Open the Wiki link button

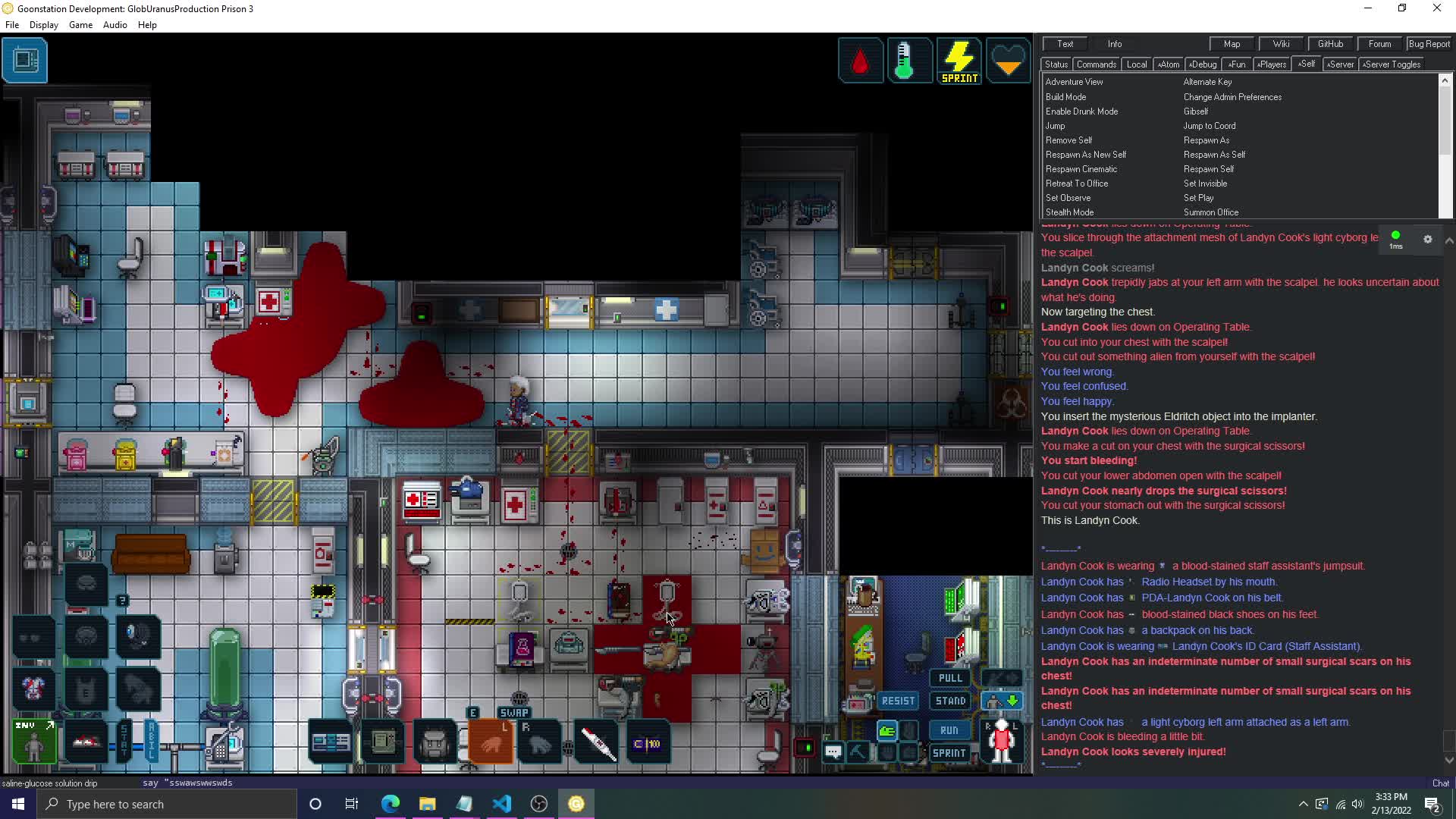click(1281, 44)
